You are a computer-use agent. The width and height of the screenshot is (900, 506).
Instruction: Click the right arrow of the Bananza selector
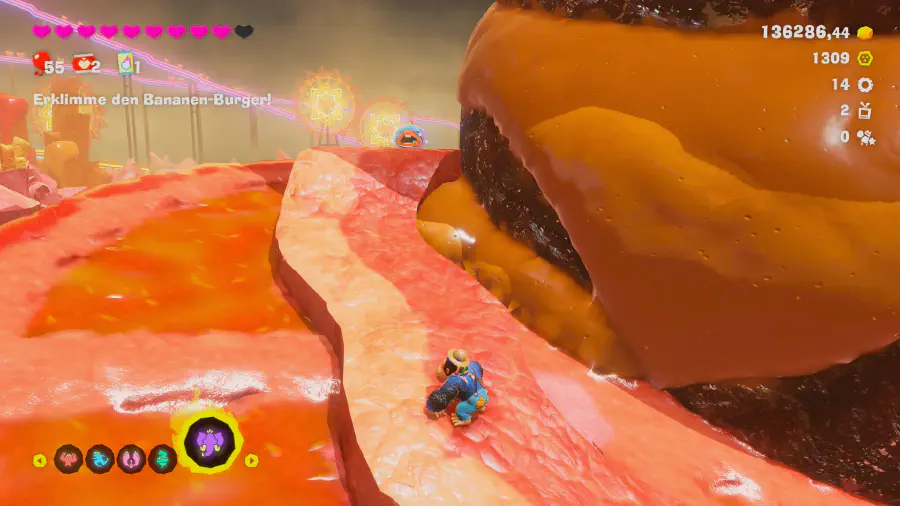tap(251, 461)
